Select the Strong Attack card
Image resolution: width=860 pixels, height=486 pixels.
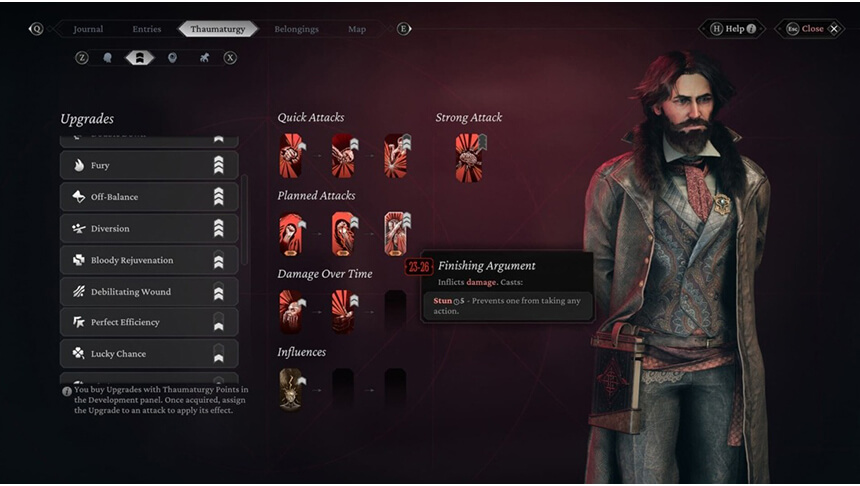469,156
